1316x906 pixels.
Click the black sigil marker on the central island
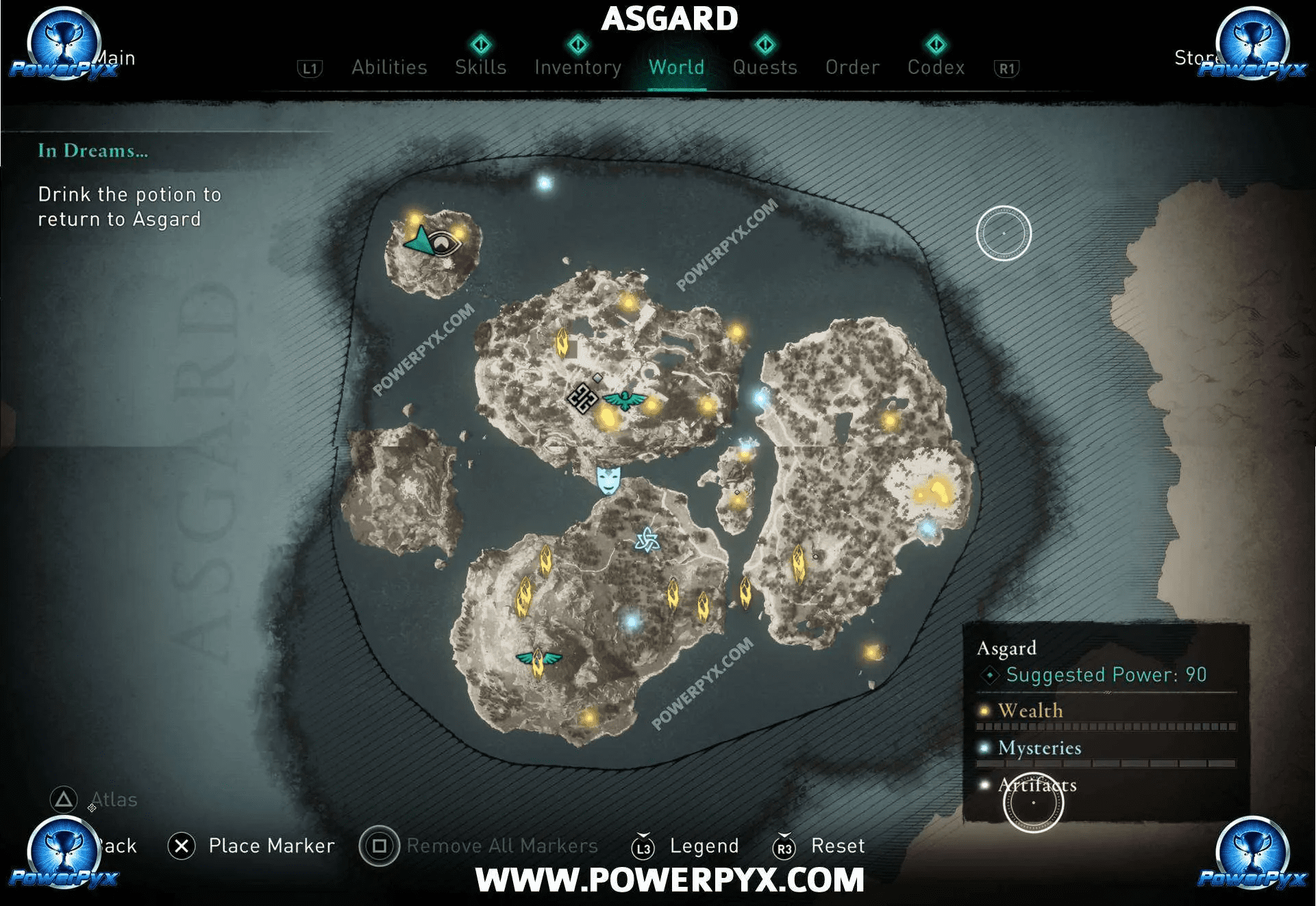(x=583, y=400)
